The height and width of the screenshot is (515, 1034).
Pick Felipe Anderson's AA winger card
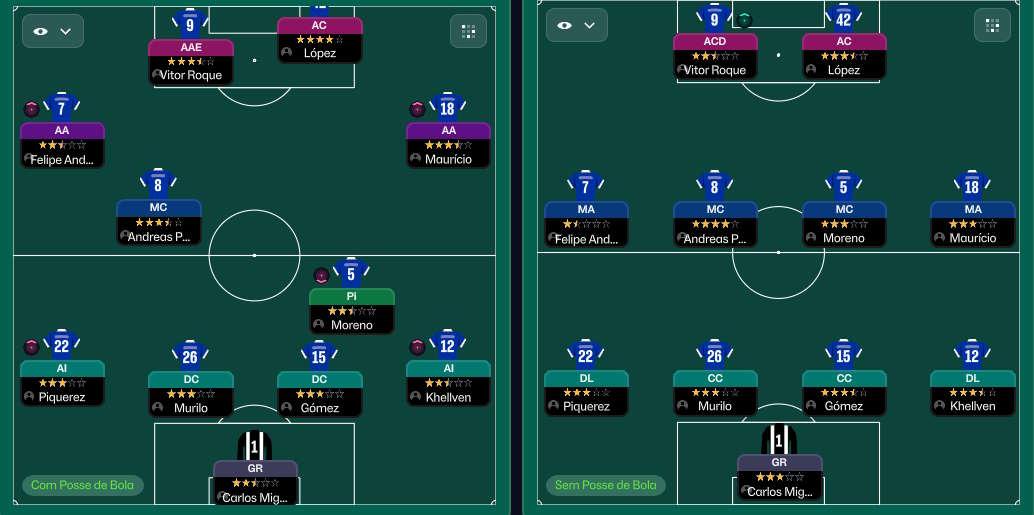point(62,144)
